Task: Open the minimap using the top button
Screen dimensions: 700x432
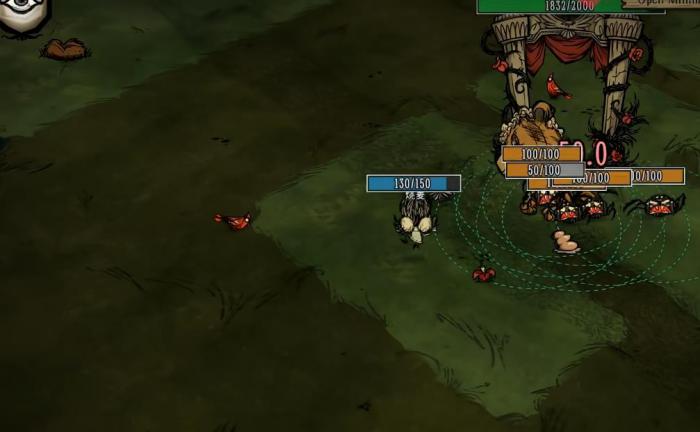Action: [x=662, y=3]
